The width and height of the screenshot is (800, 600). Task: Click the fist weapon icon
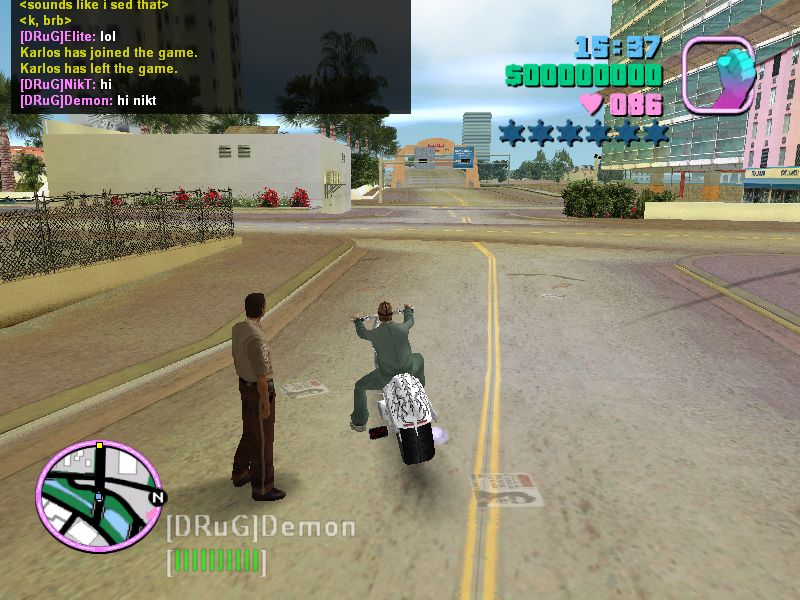718,76
